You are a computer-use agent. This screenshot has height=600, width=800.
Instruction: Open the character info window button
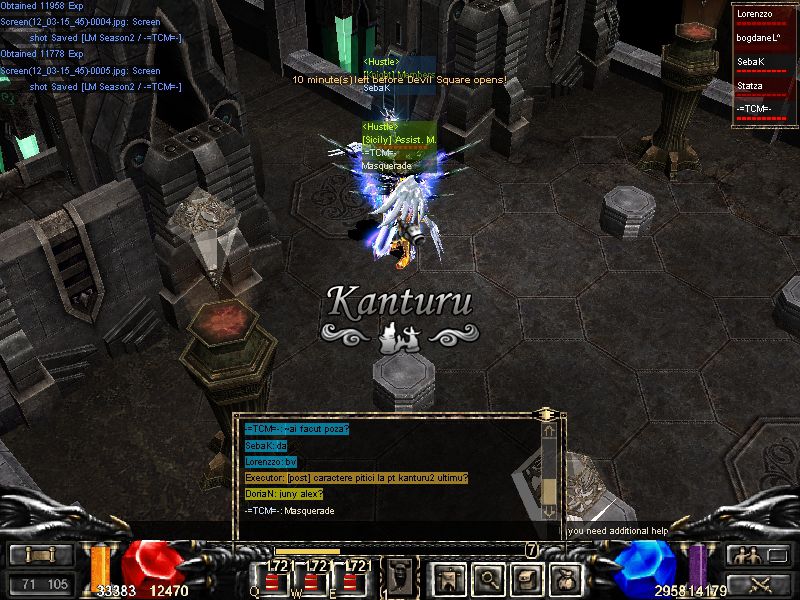coord(449,576)
